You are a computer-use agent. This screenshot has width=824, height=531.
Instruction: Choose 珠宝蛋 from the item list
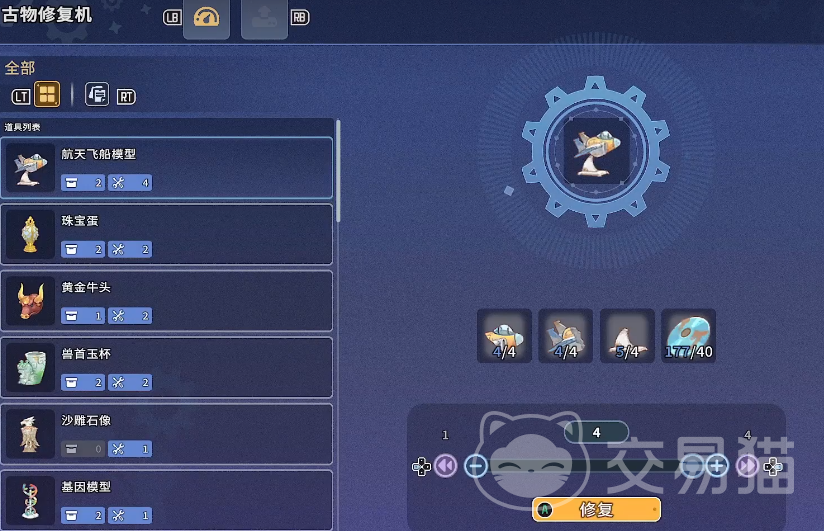coord(166,234)
